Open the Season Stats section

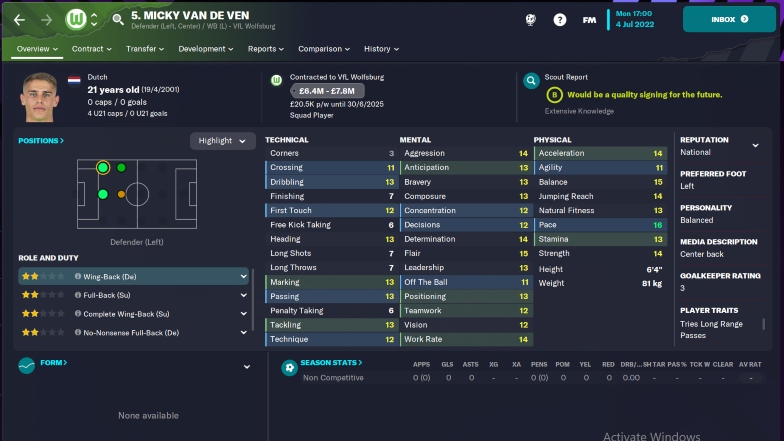pos(331,363)
